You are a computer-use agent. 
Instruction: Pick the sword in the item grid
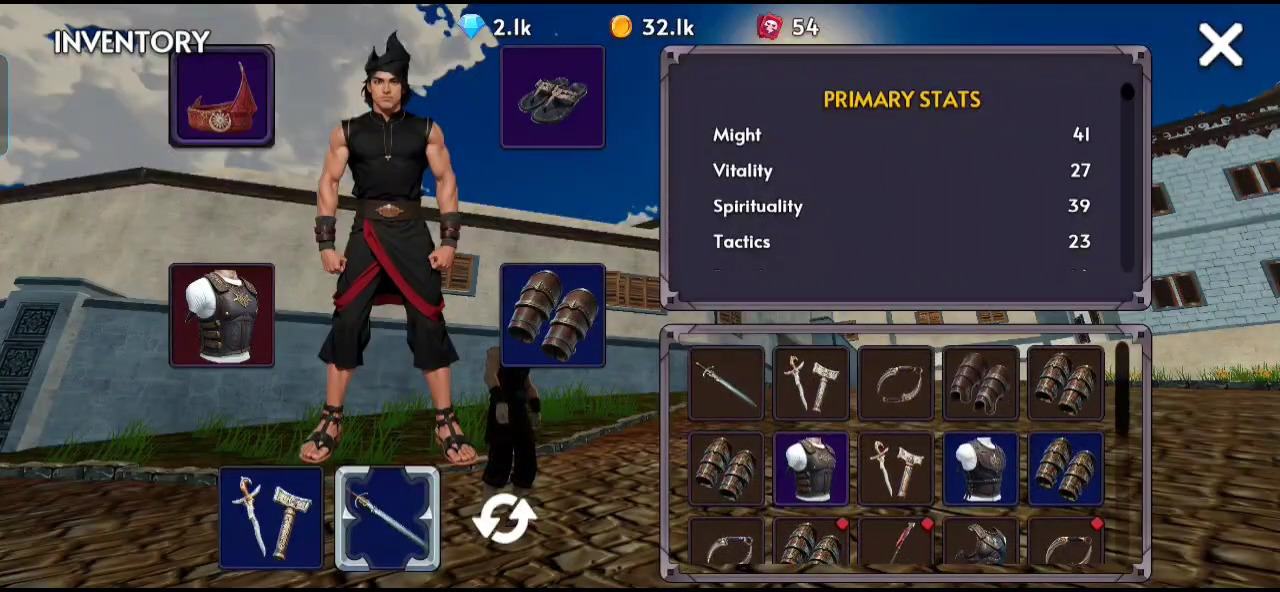coord(727,384)
